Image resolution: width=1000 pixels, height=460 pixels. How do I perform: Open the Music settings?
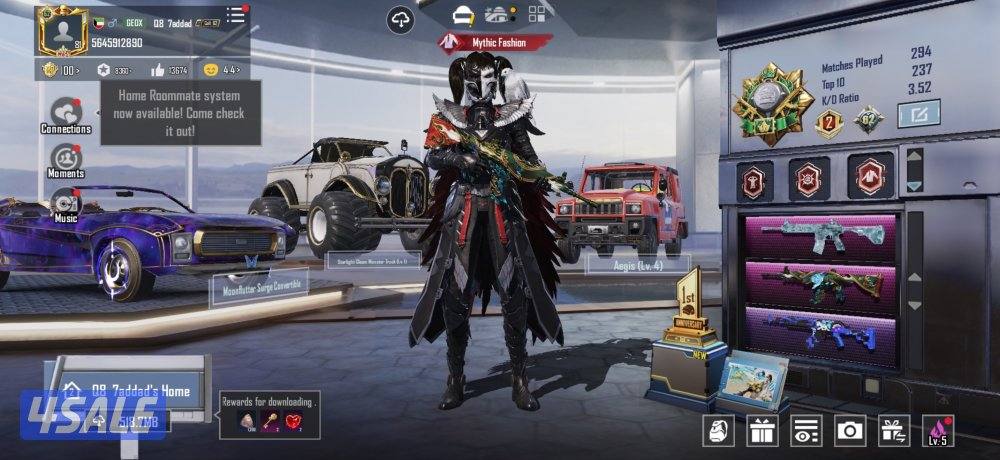click(66, 203)
